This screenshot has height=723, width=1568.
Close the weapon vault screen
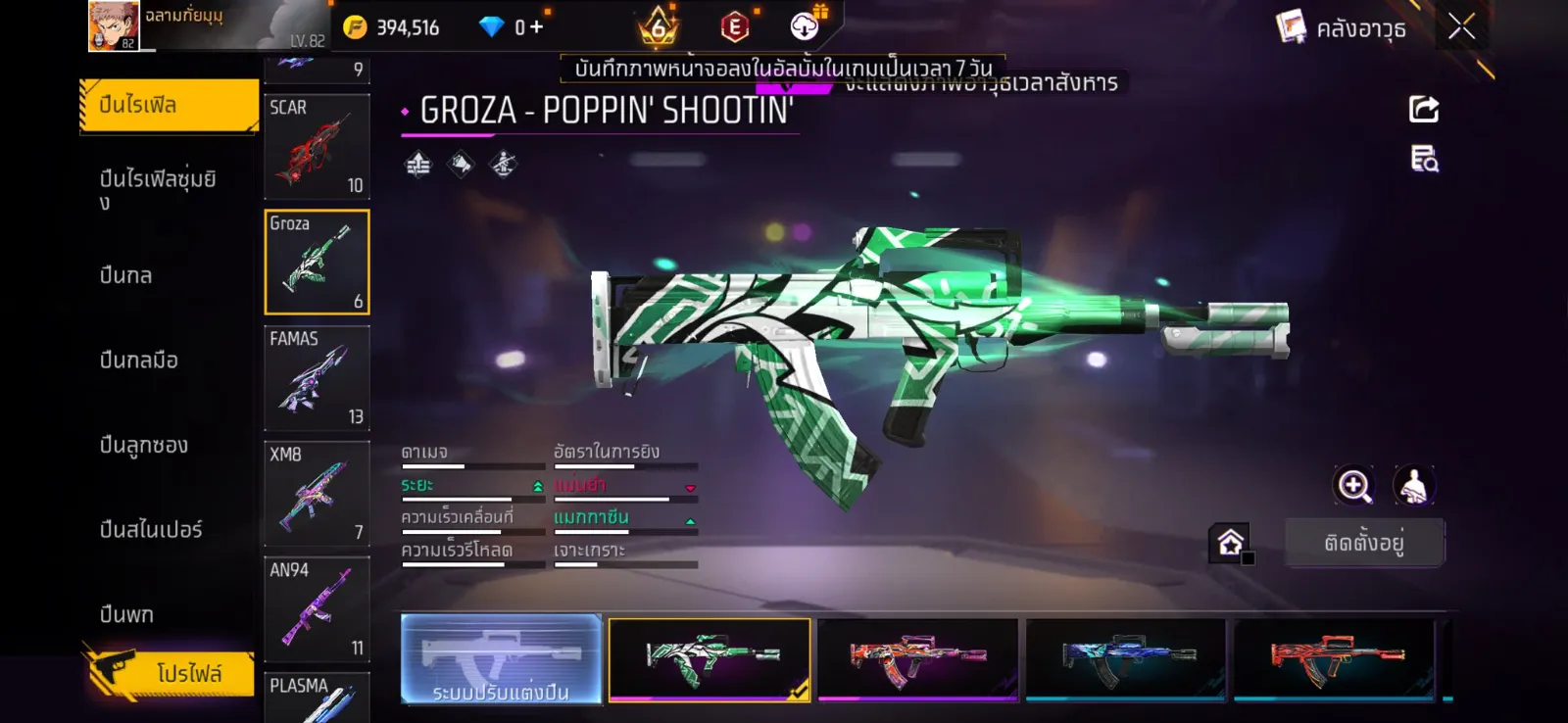tap(1461, 26)
